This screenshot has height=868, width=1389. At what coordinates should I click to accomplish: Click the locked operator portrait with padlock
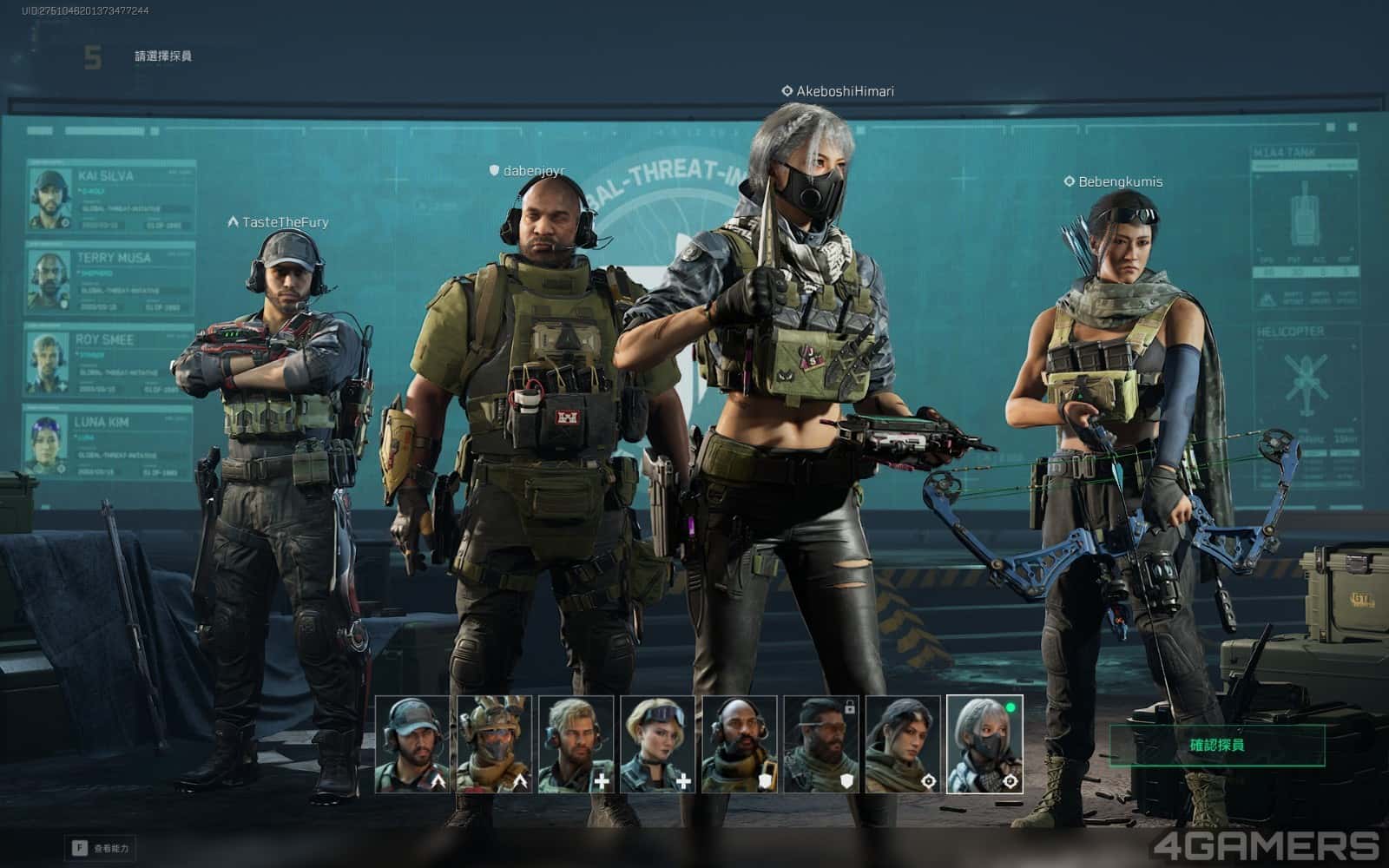point(821,745)
